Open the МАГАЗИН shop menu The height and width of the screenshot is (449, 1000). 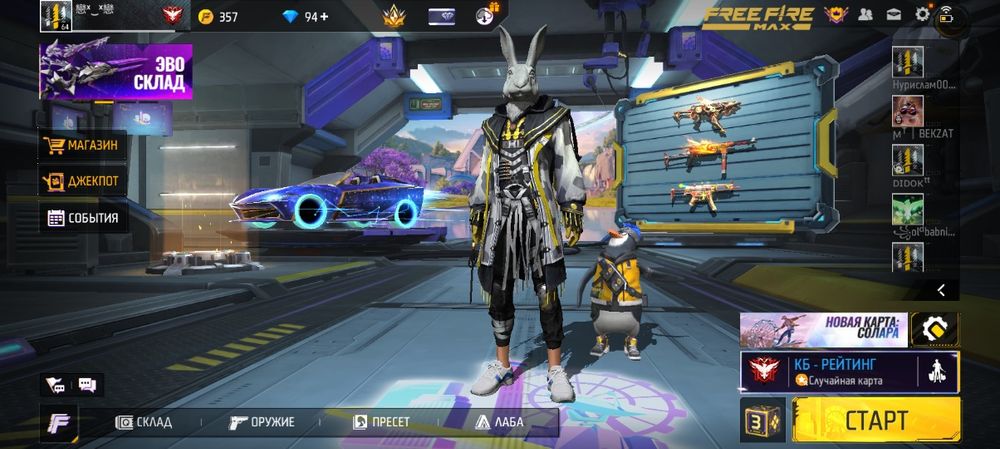pyautogui.click(x=84, y=146)
